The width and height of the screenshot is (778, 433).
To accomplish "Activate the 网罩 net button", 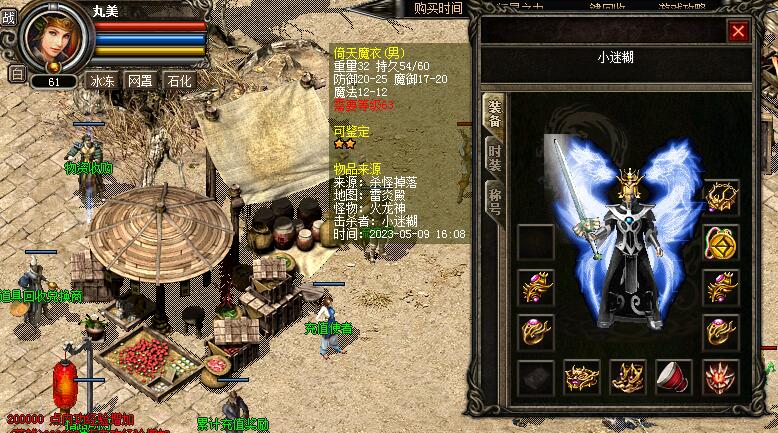I will pyautogui.click(x=141, y=80).
